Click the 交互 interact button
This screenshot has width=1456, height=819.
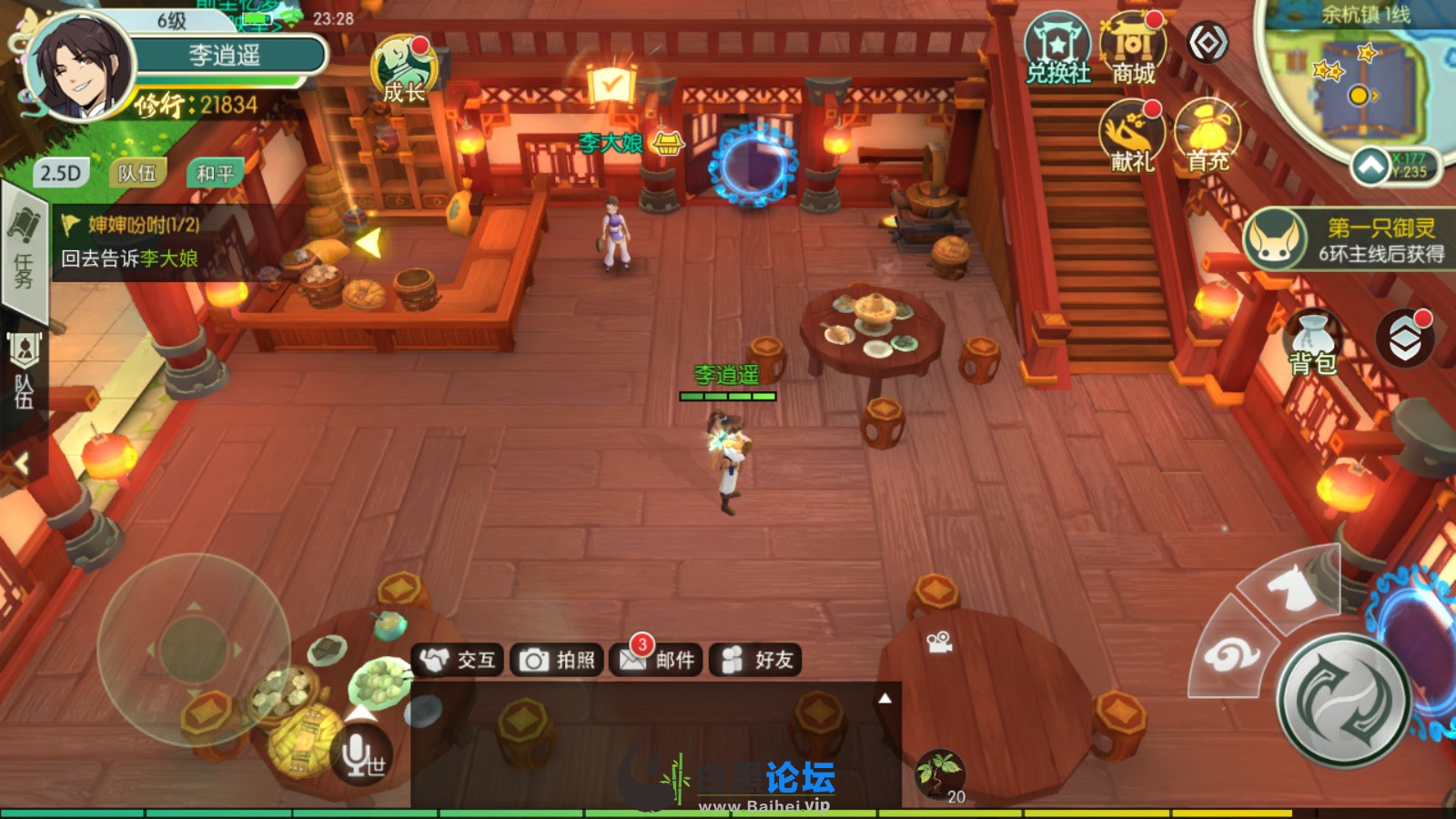(460, 660)
